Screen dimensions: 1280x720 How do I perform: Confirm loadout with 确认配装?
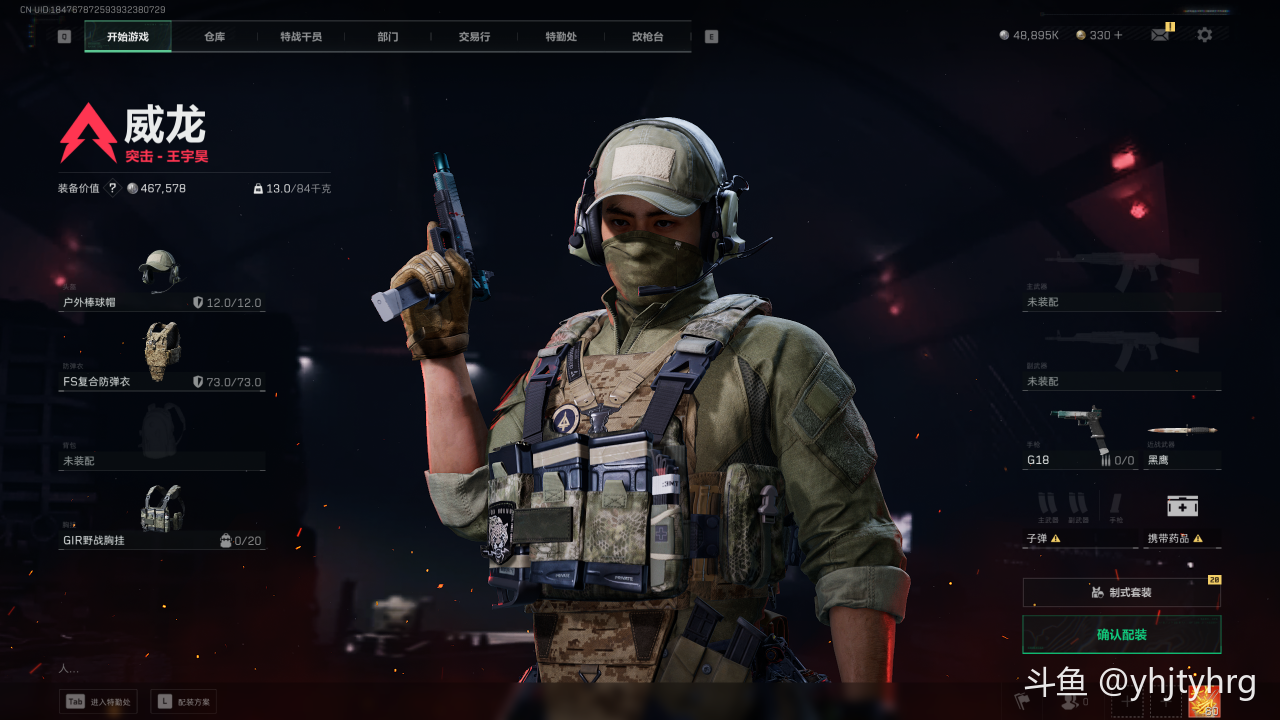click(1121, 635)
